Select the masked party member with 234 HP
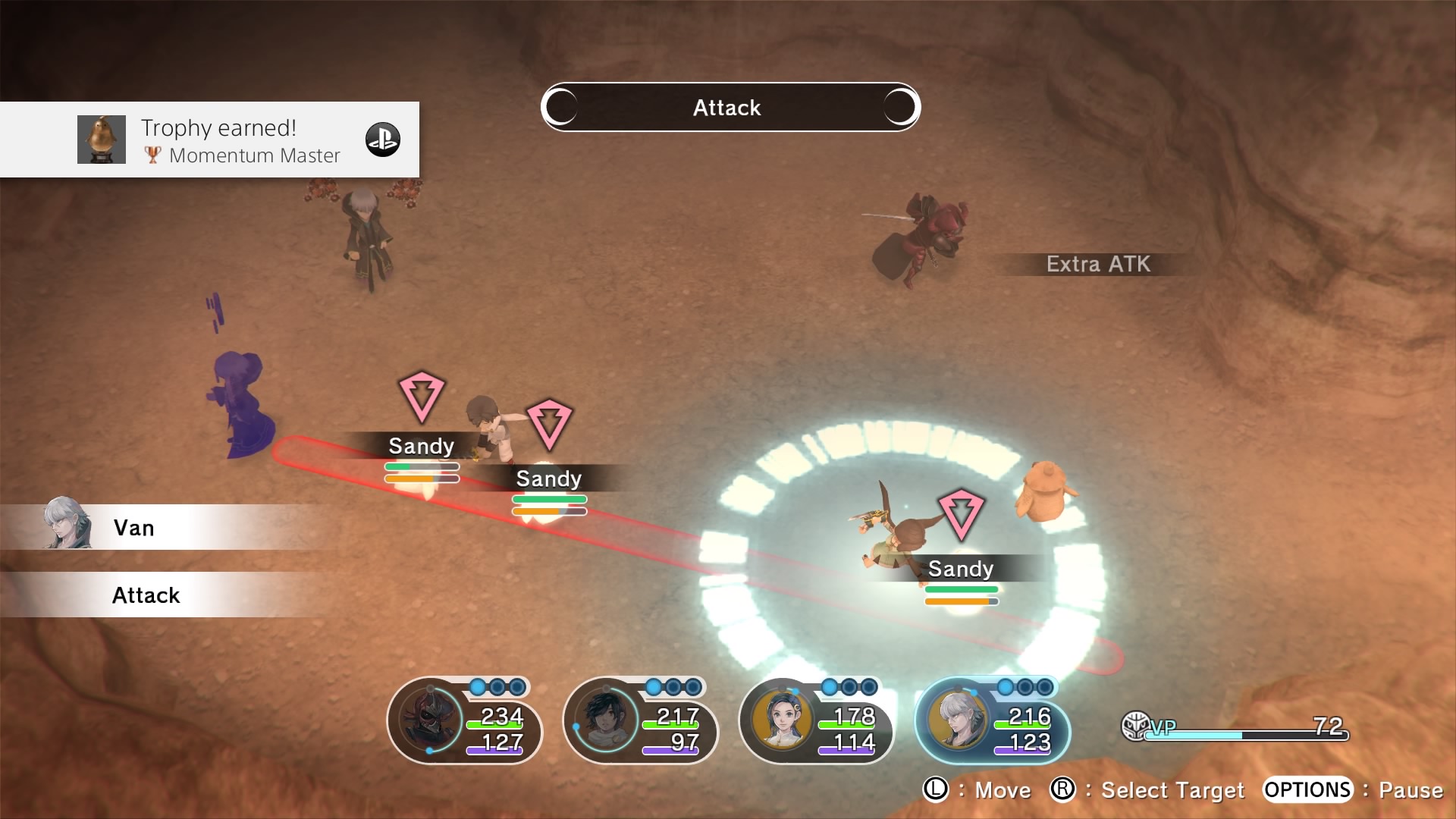The width and height of the screenshot is (1456, 819). click(x=464, y=720)
